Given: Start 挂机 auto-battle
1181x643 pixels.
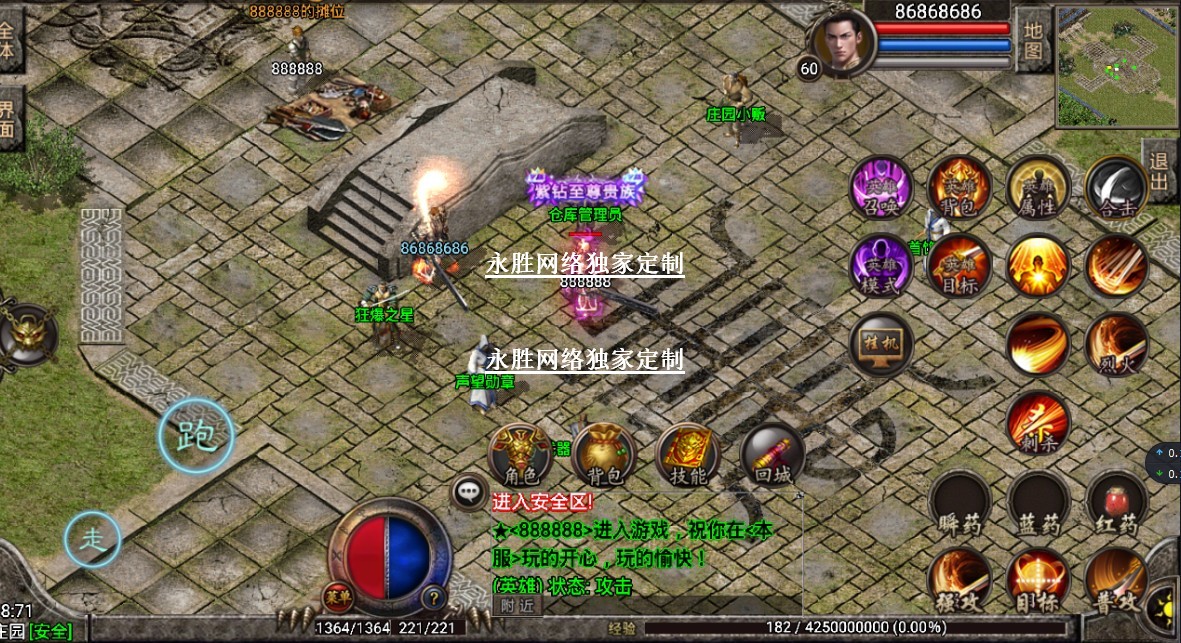Looking at the screenshot, I should coord(880,345).
